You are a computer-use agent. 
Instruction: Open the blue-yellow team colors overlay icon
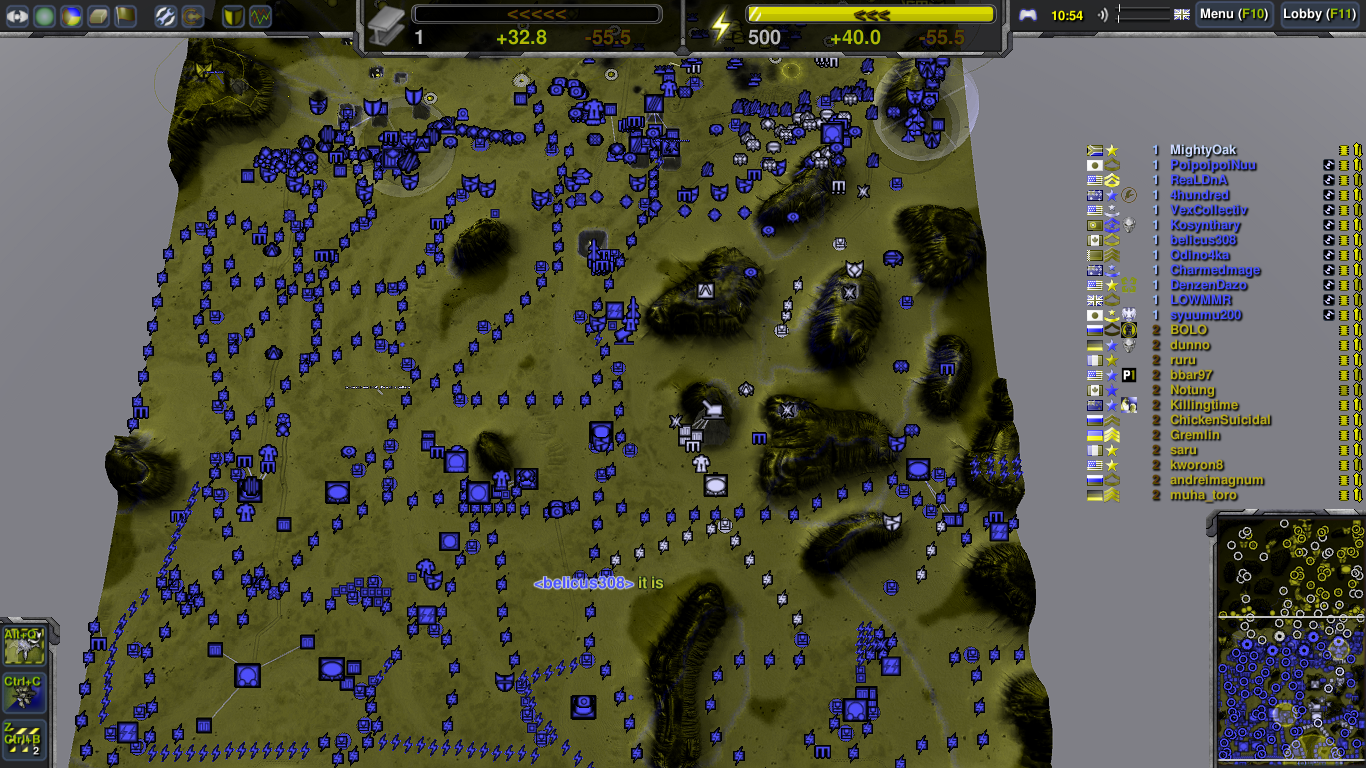pyautogui.click(x=70, y=16)
